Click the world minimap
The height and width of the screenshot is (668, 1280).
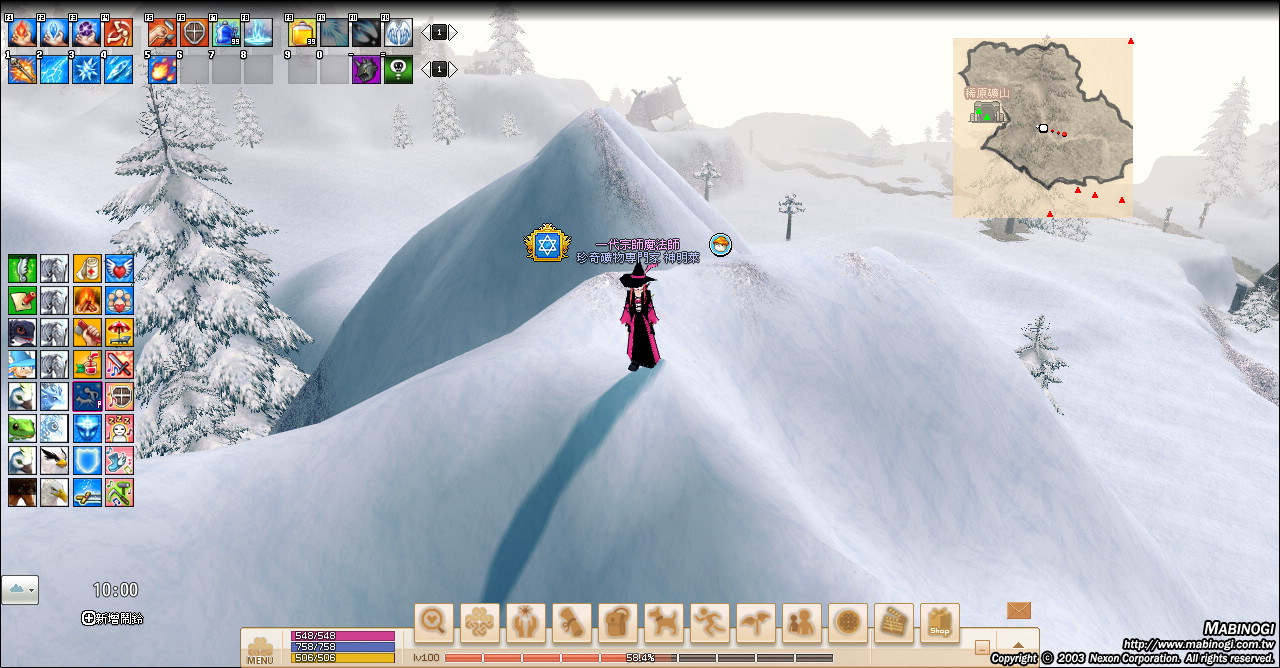tap(1043, 127)
